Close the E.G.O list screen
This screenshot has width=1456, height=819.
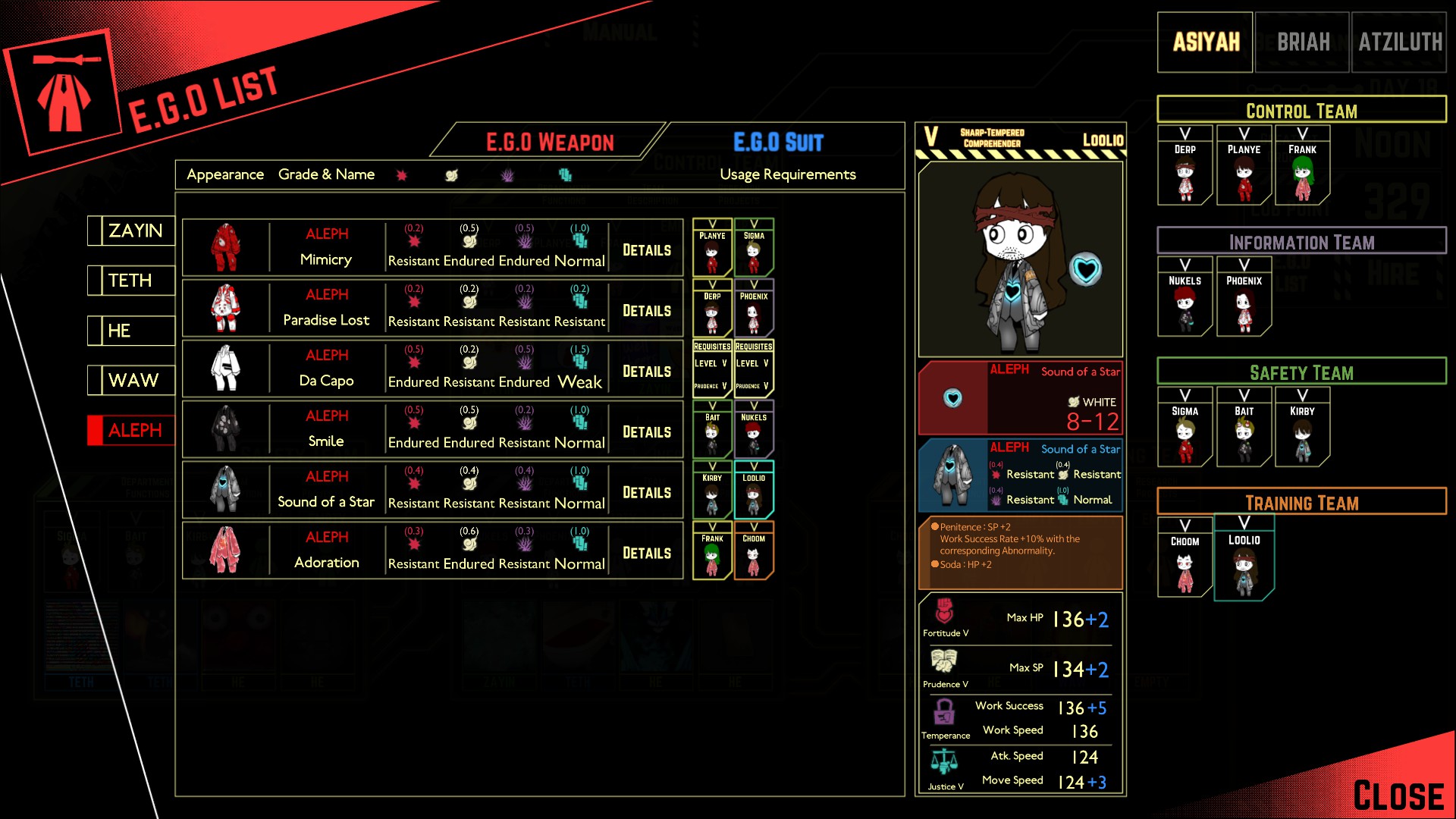click(x=1398, y=795)
